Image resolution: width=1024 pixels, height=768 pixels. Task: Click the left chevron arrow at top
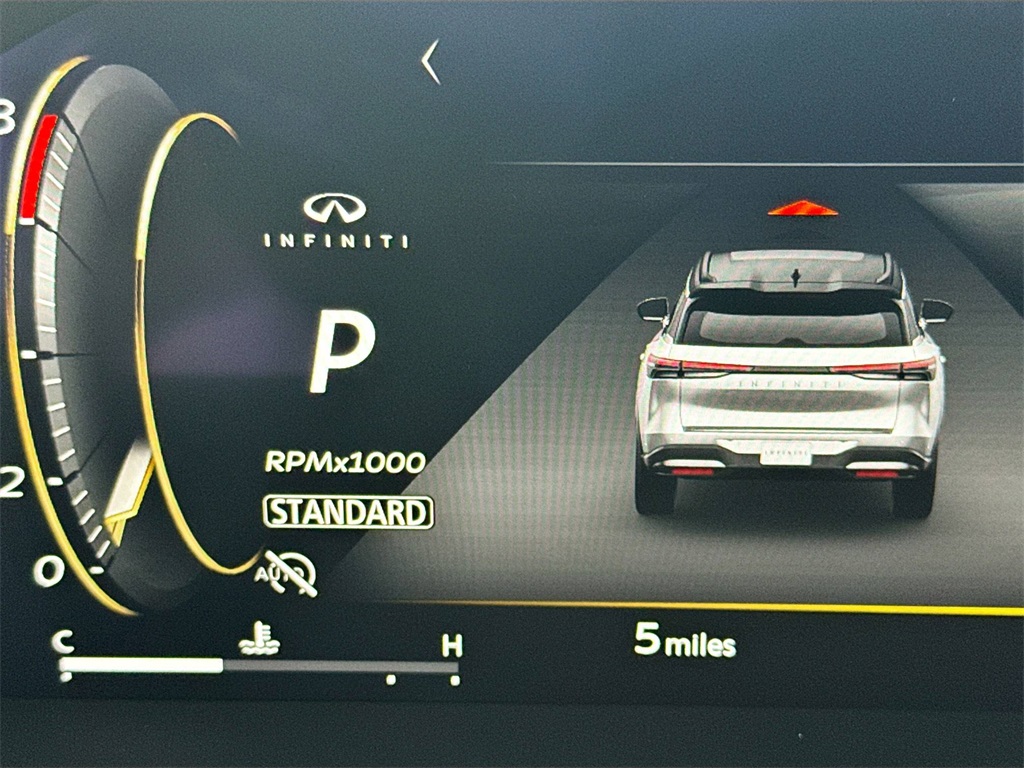[x=431, y=62]
